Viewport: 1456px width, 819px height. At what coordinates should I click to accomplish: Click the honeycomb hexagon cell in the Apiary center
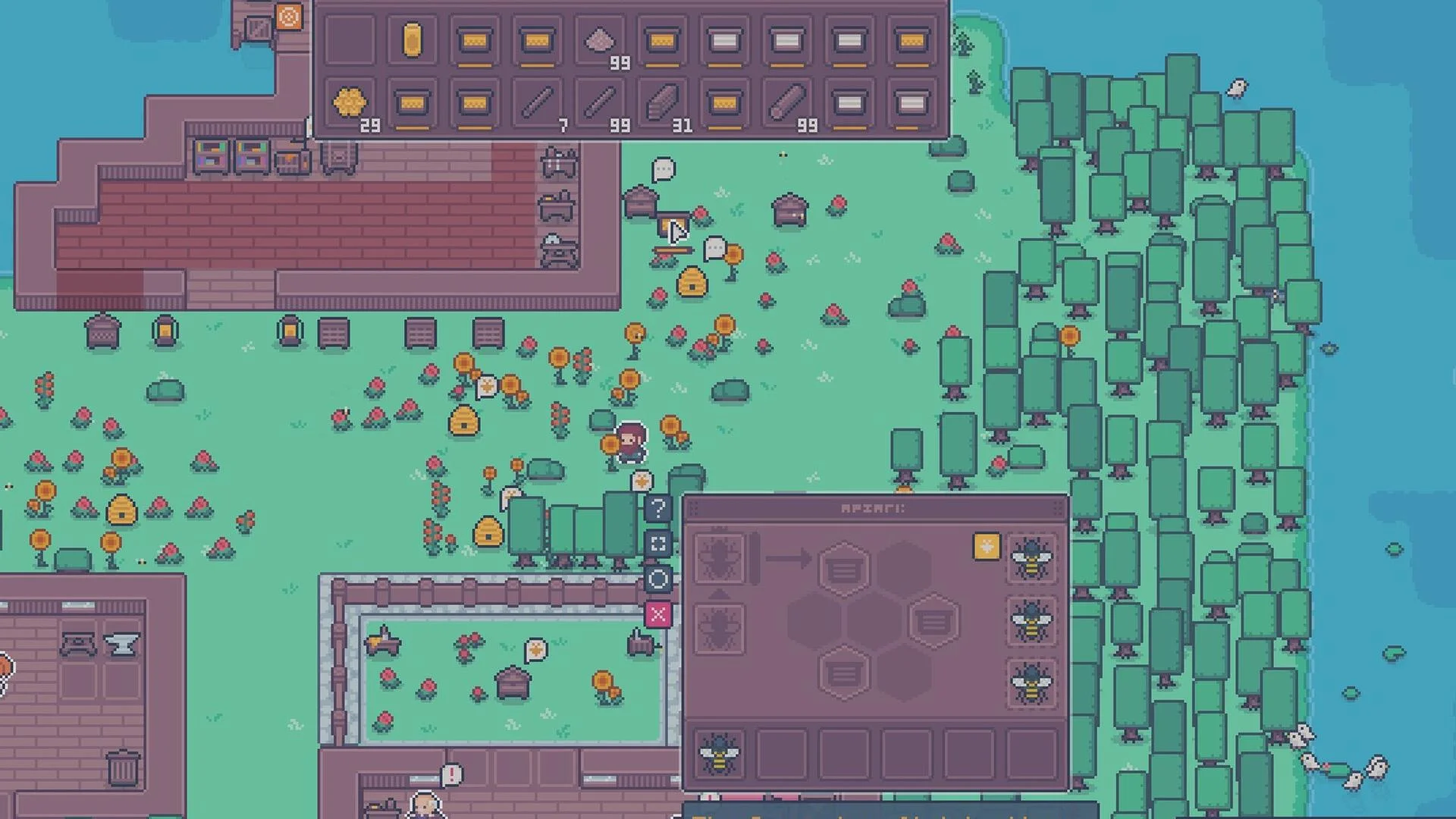tap(844, 569)
